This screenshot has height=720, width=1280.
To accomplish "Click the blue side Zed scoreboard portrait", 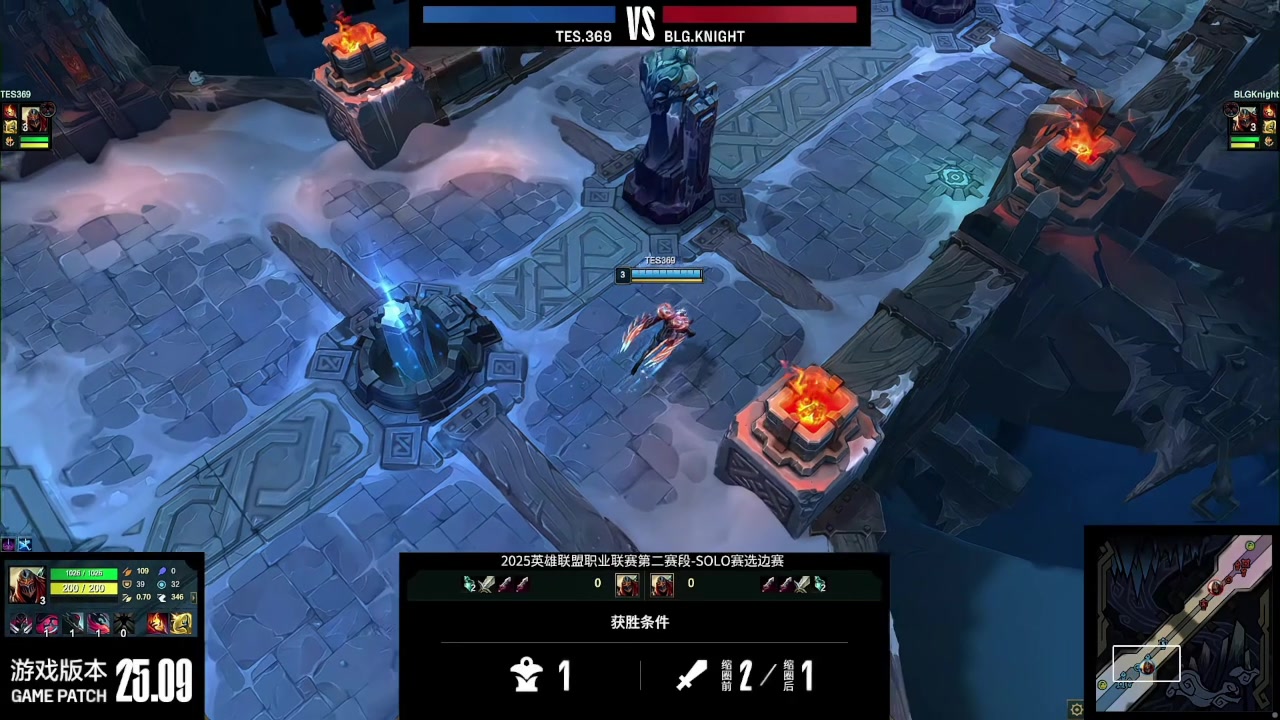I will [x=627, y=584].
